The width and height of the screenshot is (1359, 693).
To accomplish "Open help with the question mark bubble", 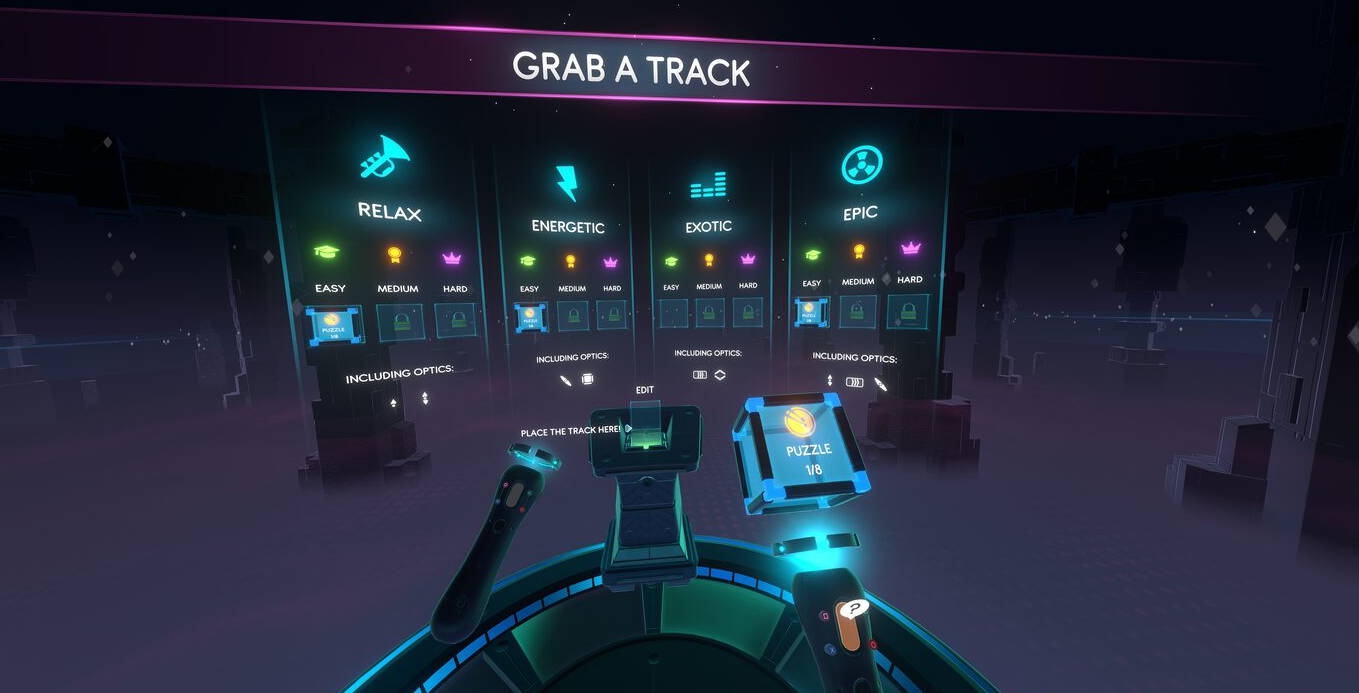I will [x=853, y=608].
